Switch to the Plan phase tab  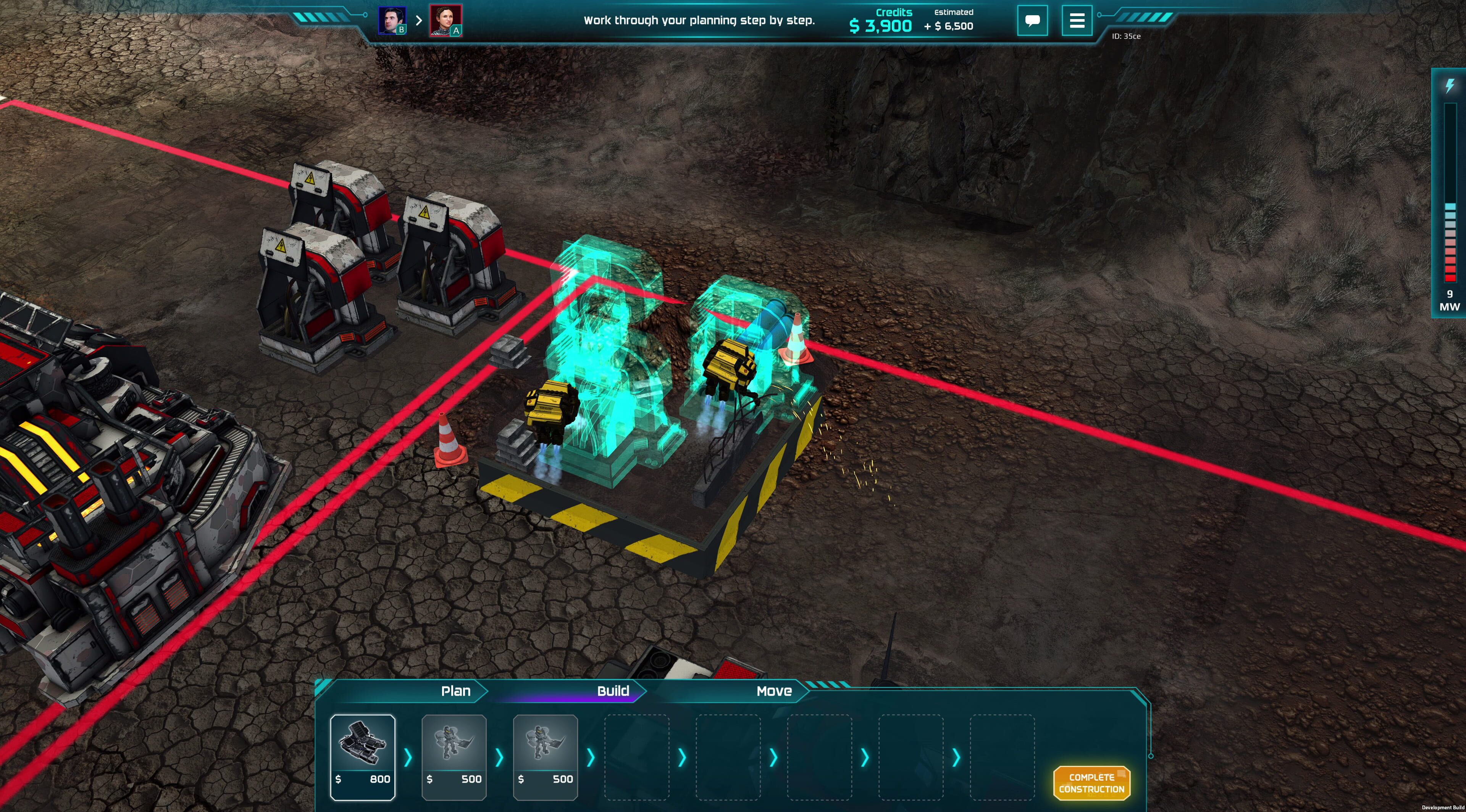[x=455, y=691]
